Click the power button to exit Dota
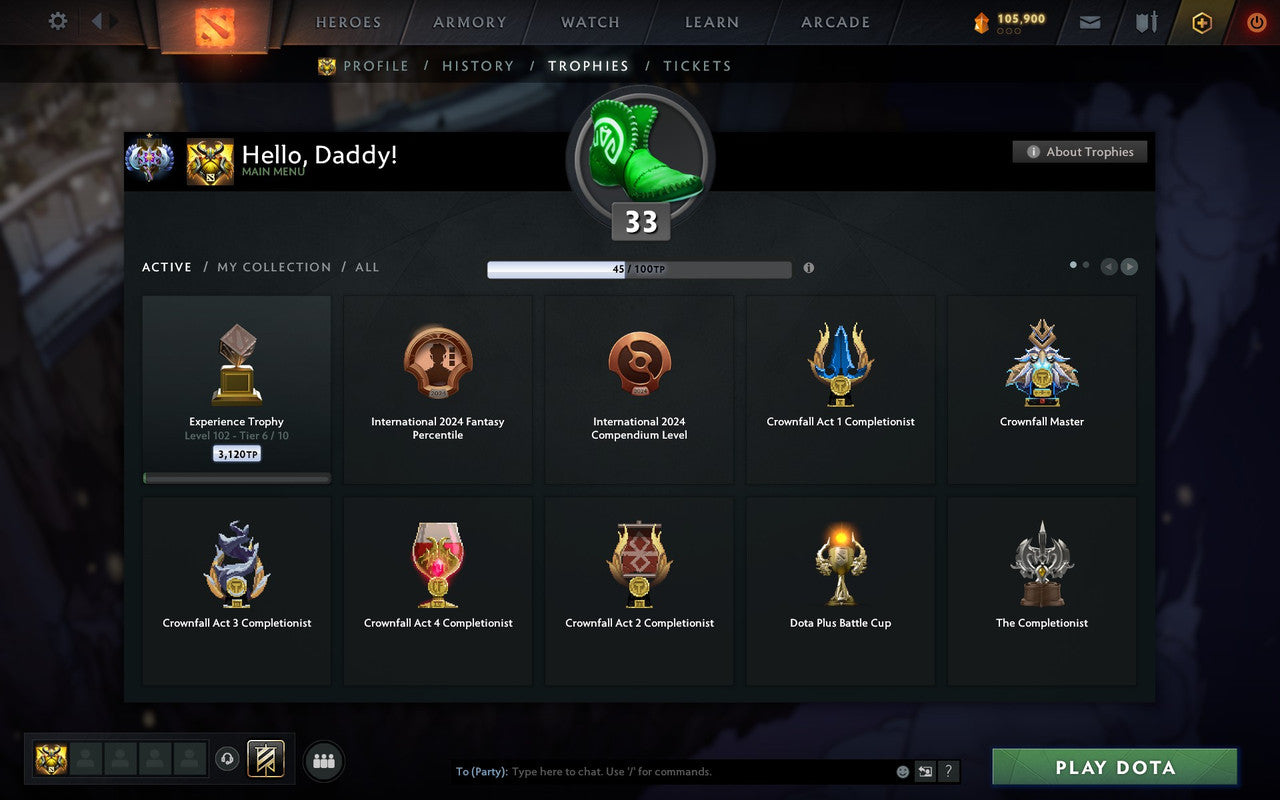Viewport: 1280px width, 800px height. 1256,22
